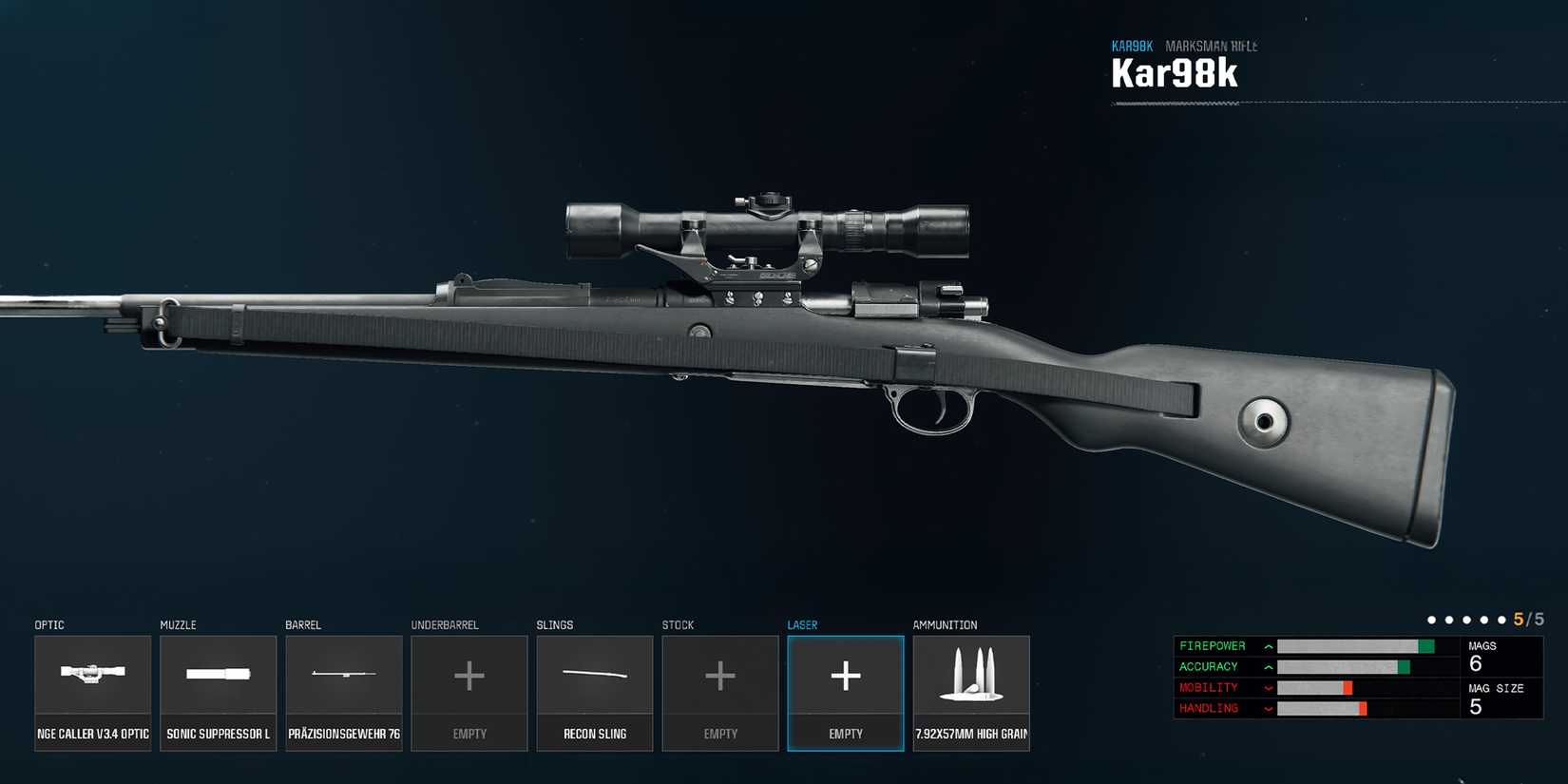Click the Firepower stat bar
The height and width of the screenshot is (784, 1568).
pyautogui.click(x=1359, y=645)
